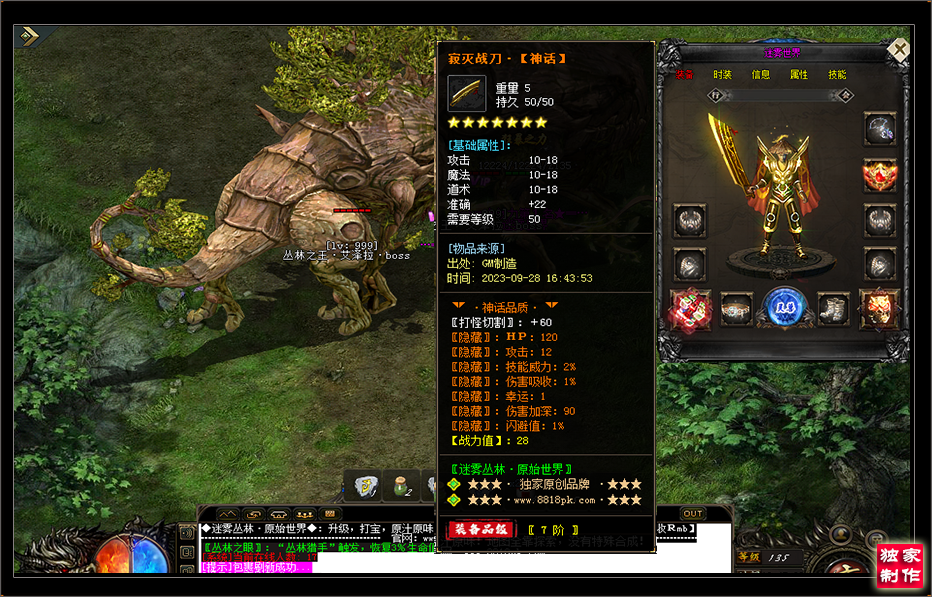The image size is (932, 597).
Task: Click the red jeweled medal slot
Action: [x=880, y=175]
